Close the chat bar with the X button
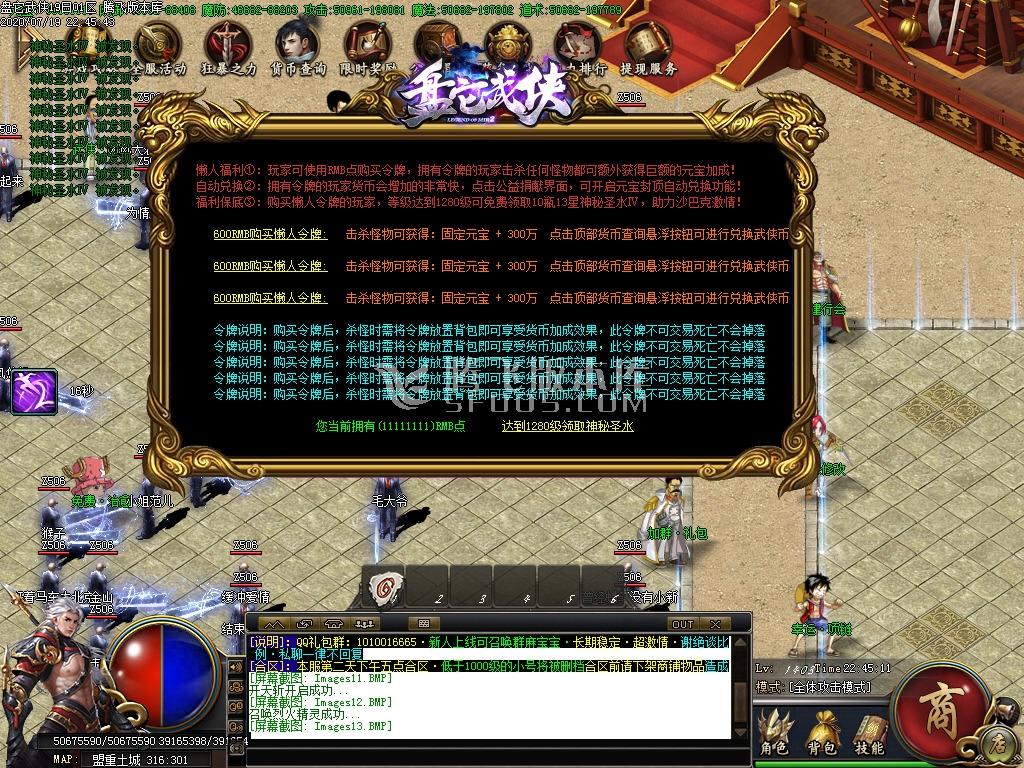Viewport: 1024px width, 768px height. point(716,624)
